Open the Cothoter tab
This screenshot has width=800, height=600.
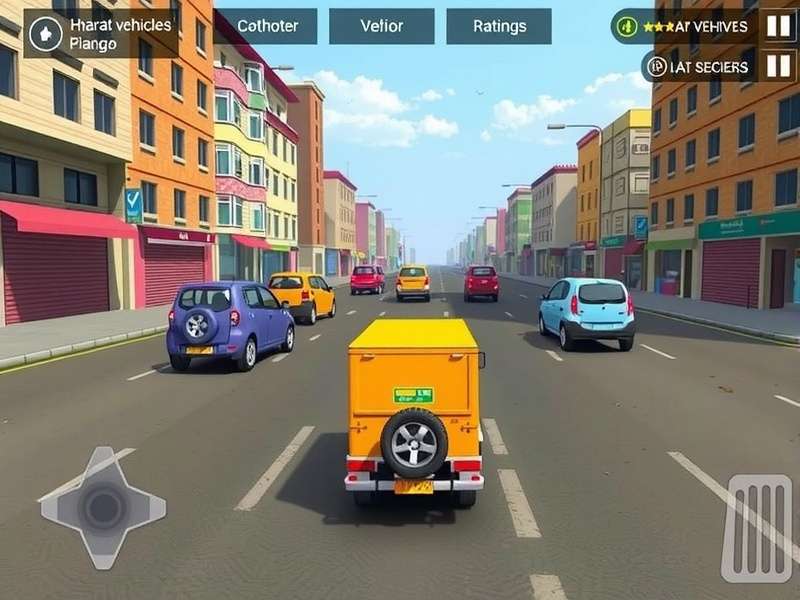(266, 26)
